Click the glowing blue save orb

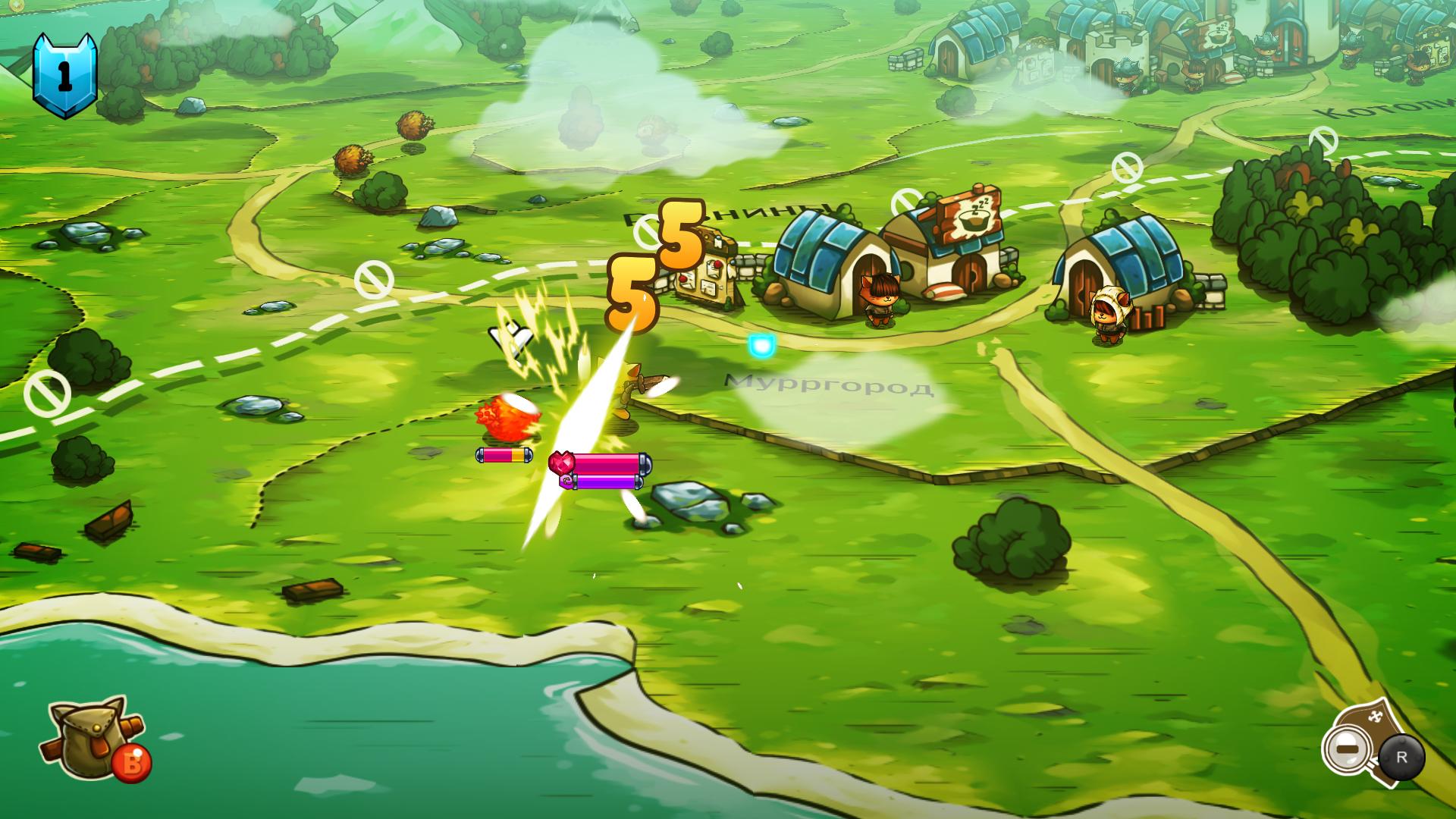(760, 345)
